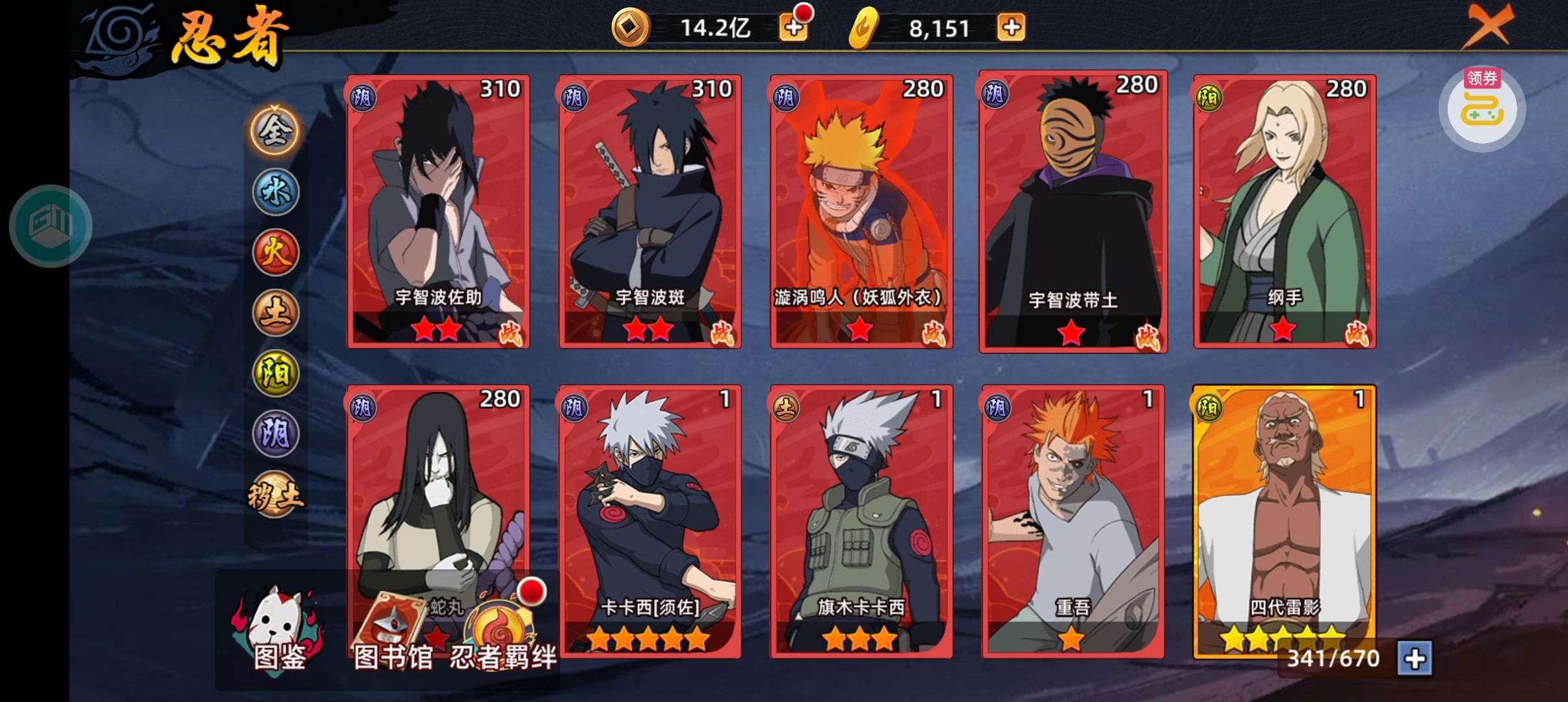Filter ninjas by 火 fire element
Viewport: 1568px width, 702px height.
point(276,252)
